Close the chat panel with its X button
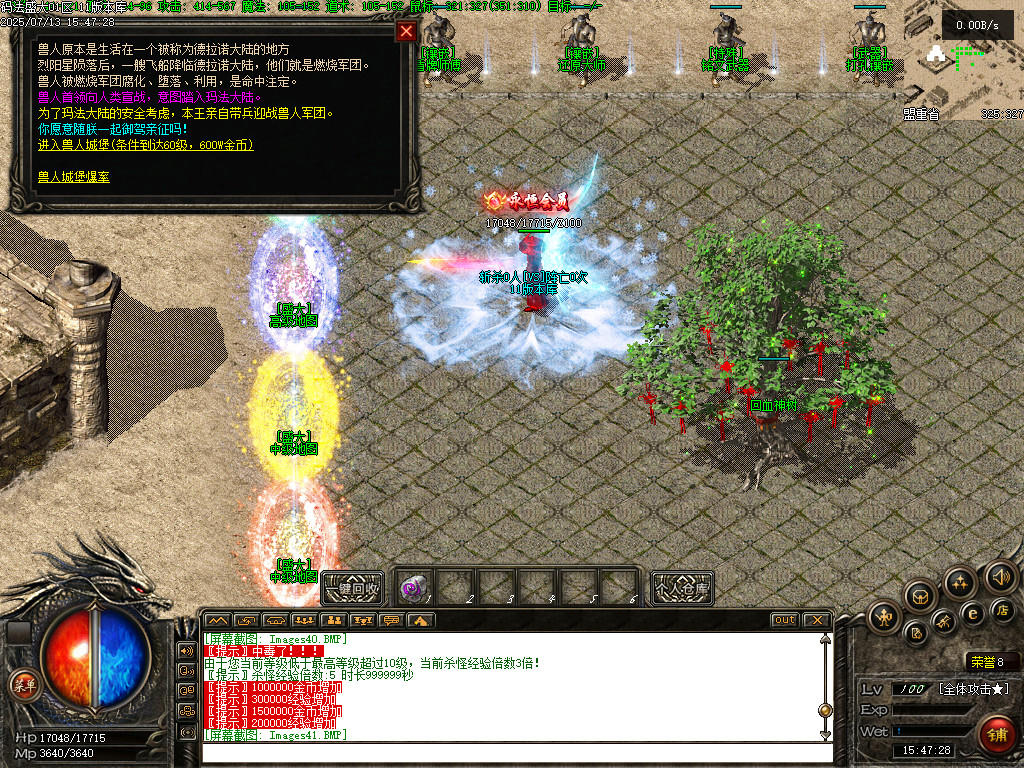The height and width of the screenshot is (768, 1024). (x=817, y=620)
